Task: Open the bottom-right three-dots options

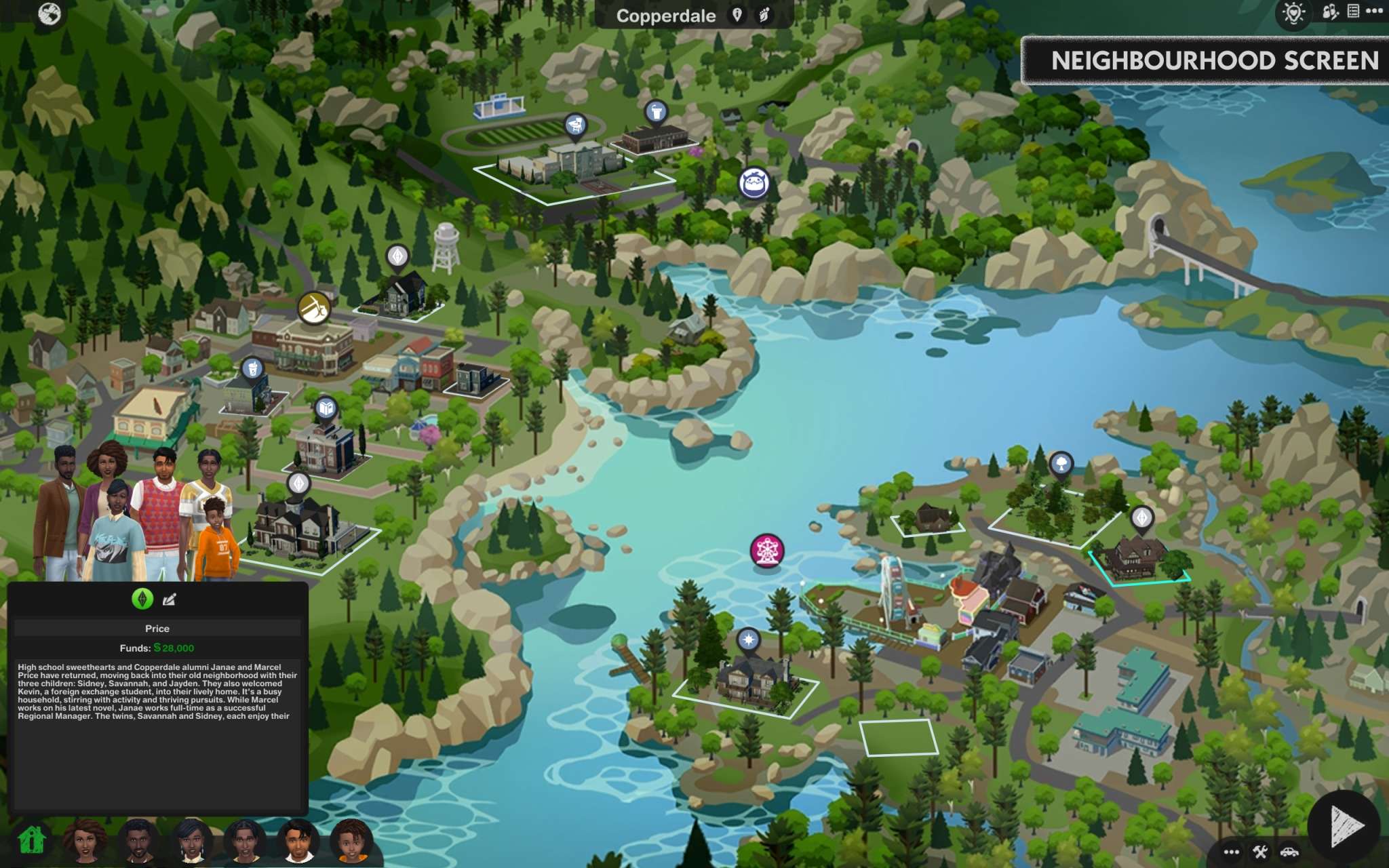Action: 1232,852
